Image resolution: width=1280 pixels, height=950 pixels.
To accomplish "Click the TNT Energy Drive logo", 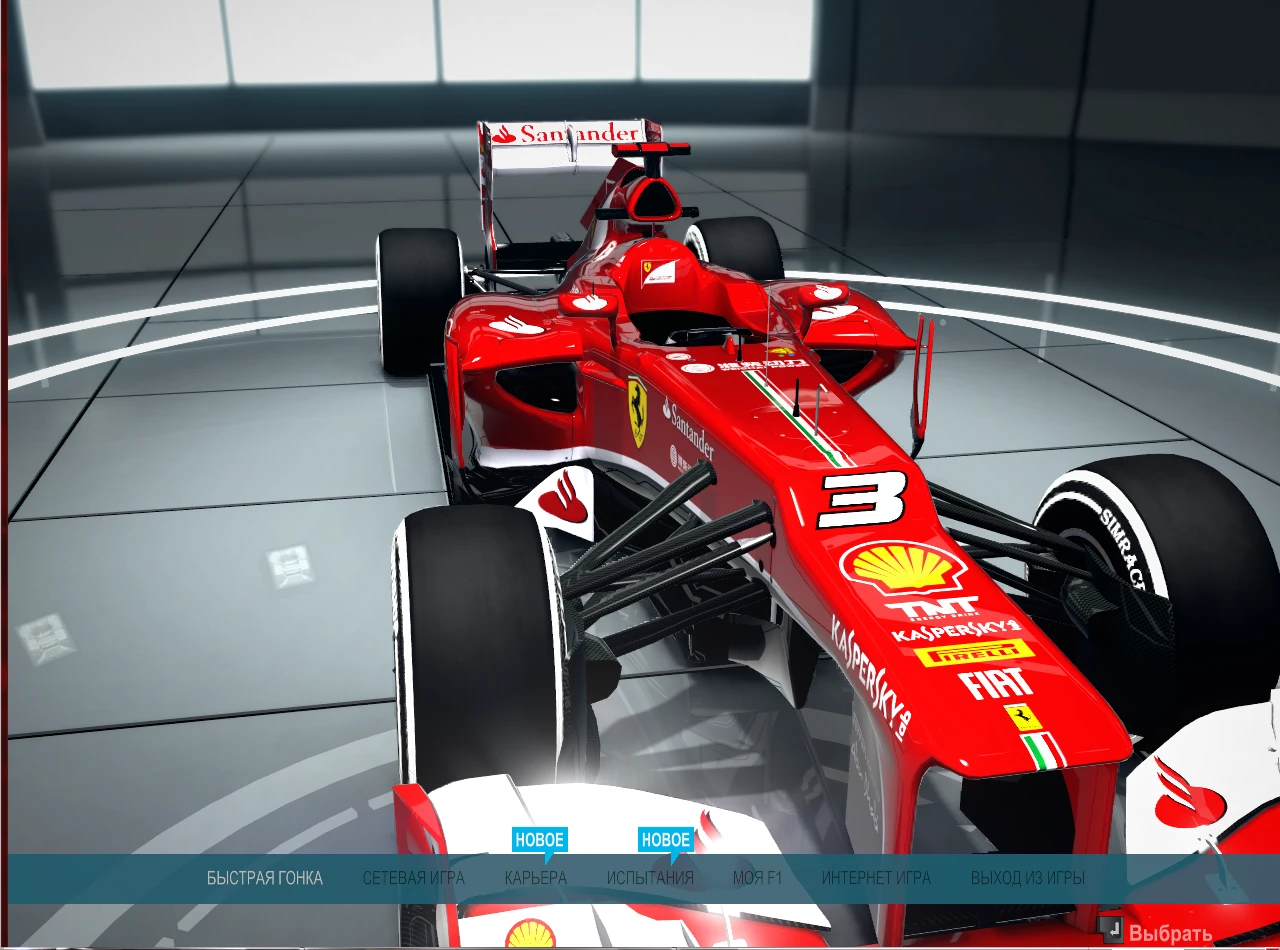I will 930,608.
